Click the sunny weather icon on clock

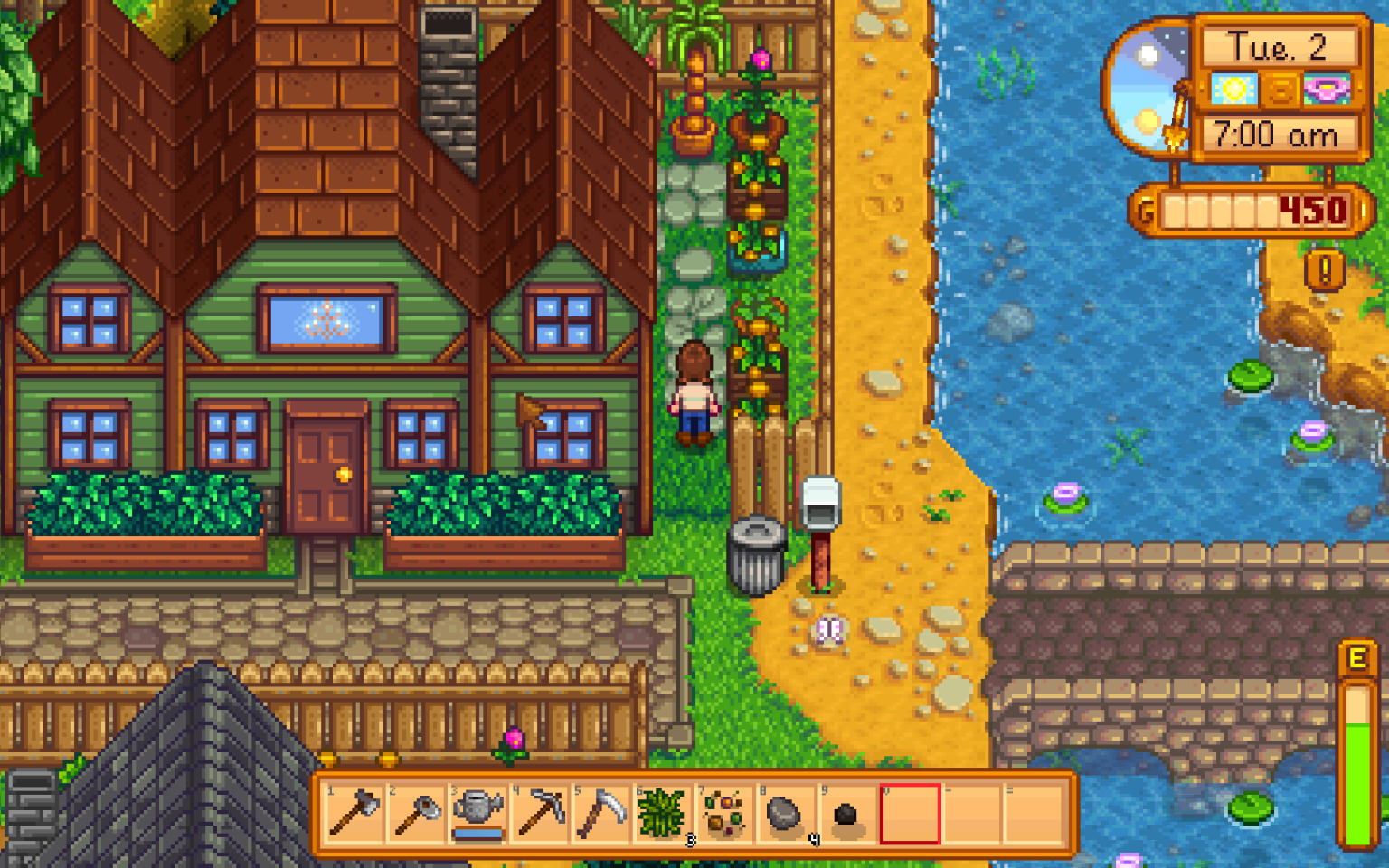coord(1235,87)
